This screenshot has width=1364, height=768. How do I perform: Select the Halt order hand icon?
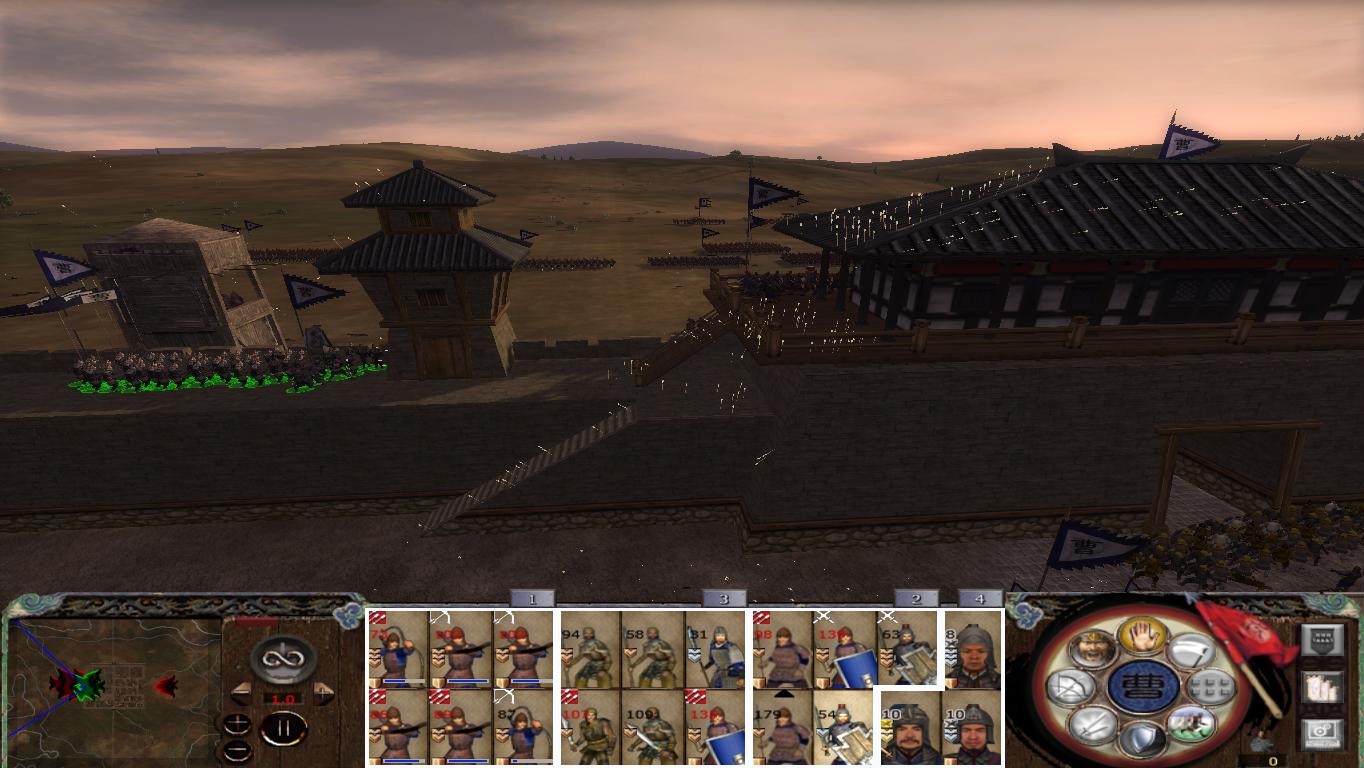click(1144, 635)
